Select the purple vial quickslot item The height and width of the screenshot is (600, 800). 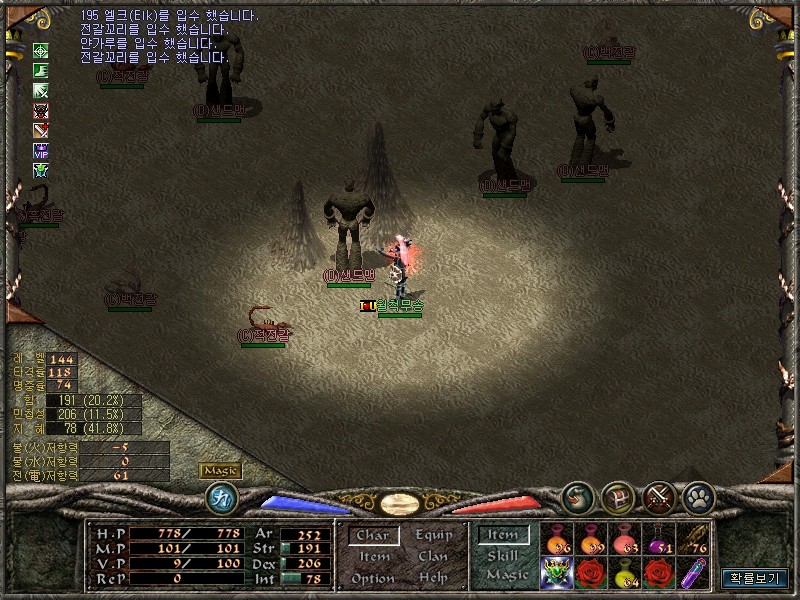[x=694, y=573]
